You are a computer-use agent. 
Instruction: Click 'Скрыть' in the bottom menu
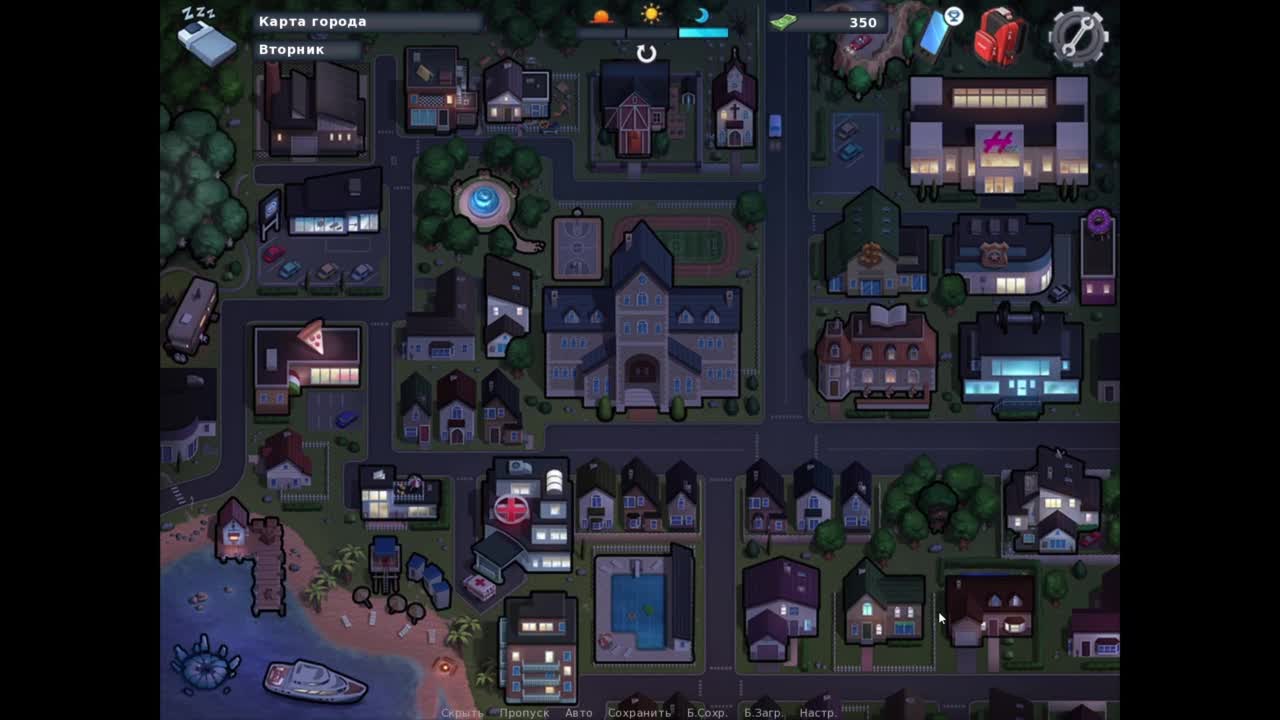pyautogui.click(x=462, y=713)
